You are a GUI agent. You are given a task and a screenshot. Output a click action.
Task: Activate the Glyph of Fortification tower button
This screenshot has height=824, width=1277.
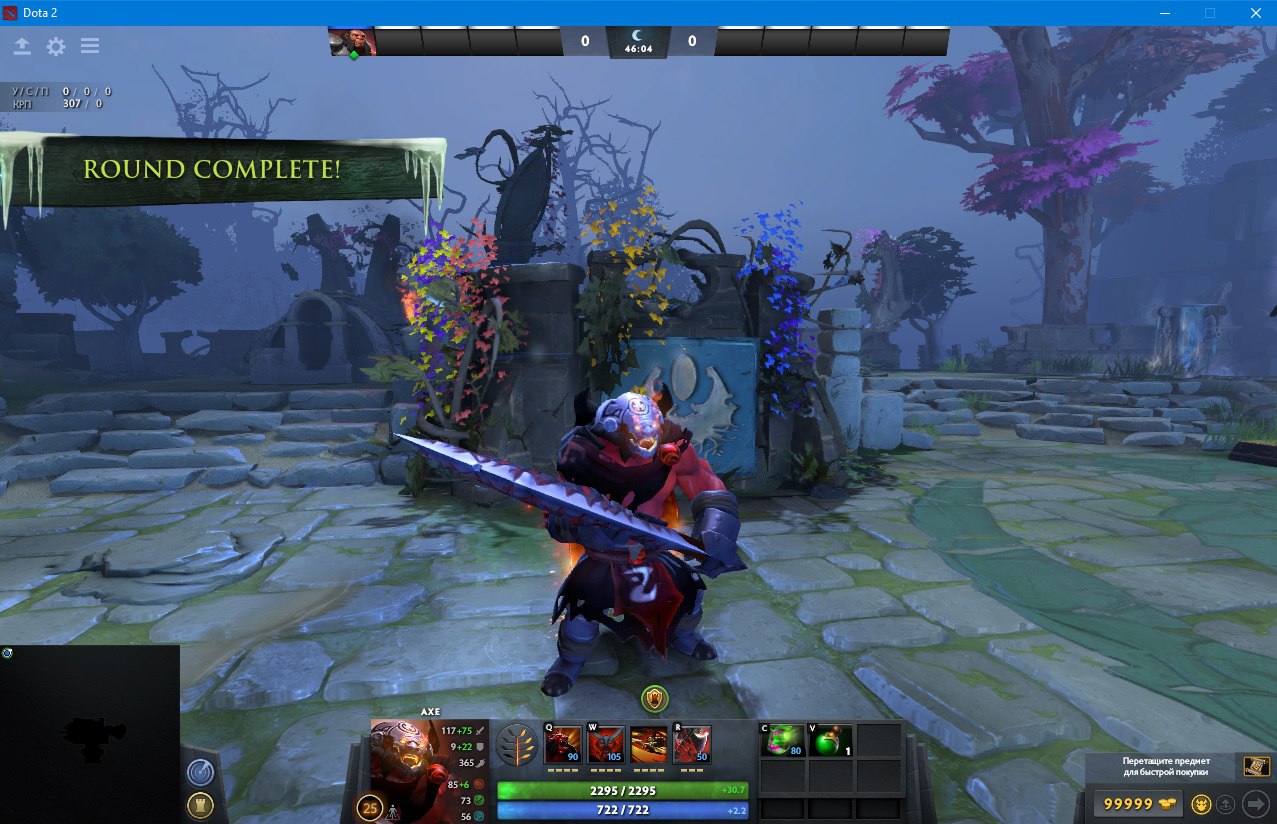199,806
